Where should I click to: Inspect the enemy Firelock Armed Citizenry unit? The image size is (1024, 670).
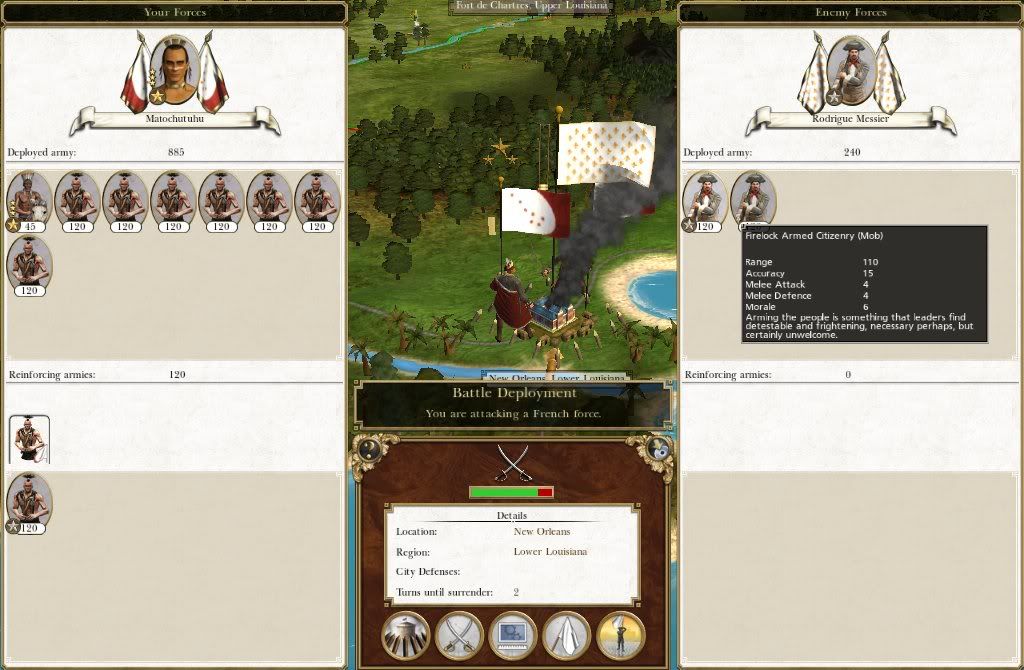754,200
